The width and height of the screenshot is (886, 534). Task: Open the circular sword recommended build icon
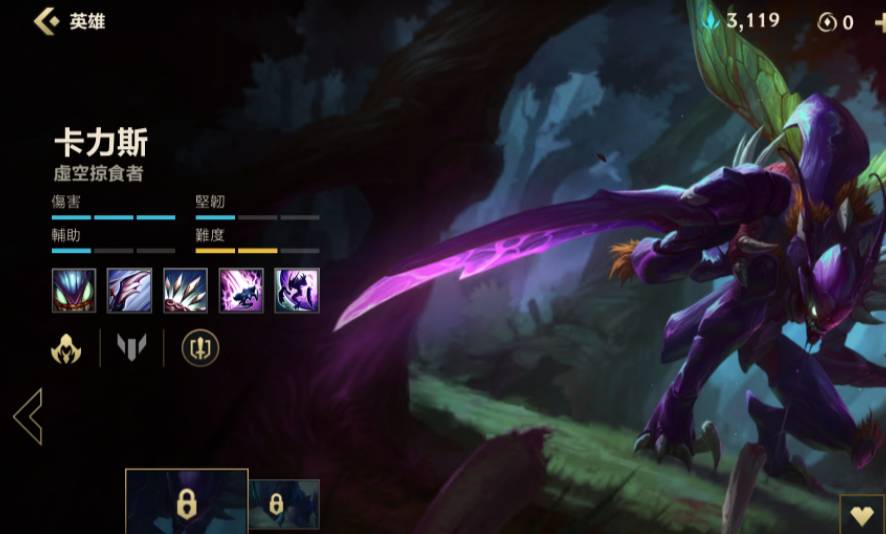[x=199, y=348]
